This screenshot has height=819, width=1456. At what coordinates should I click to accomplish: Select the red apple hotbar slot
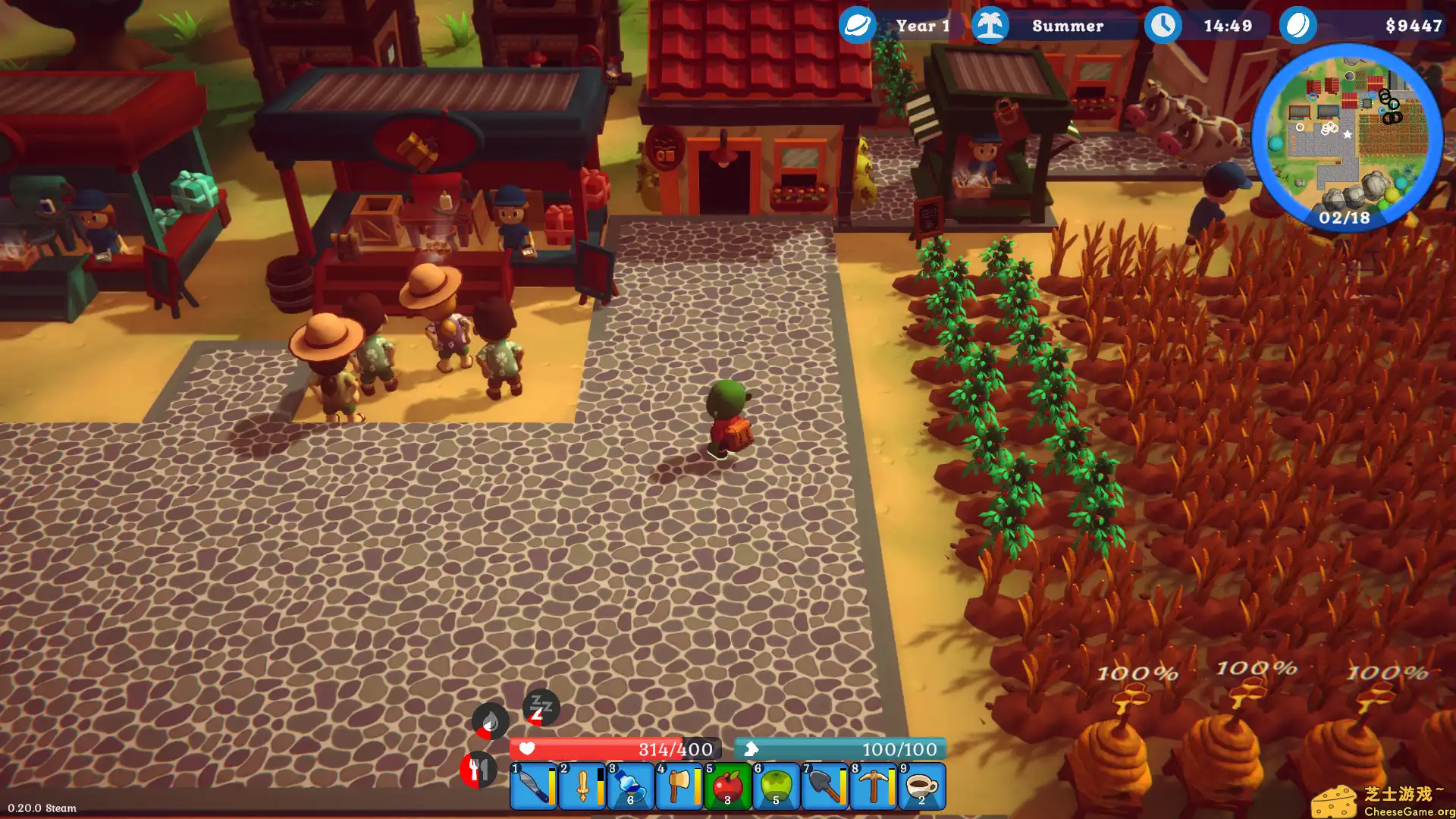[728, 786]
